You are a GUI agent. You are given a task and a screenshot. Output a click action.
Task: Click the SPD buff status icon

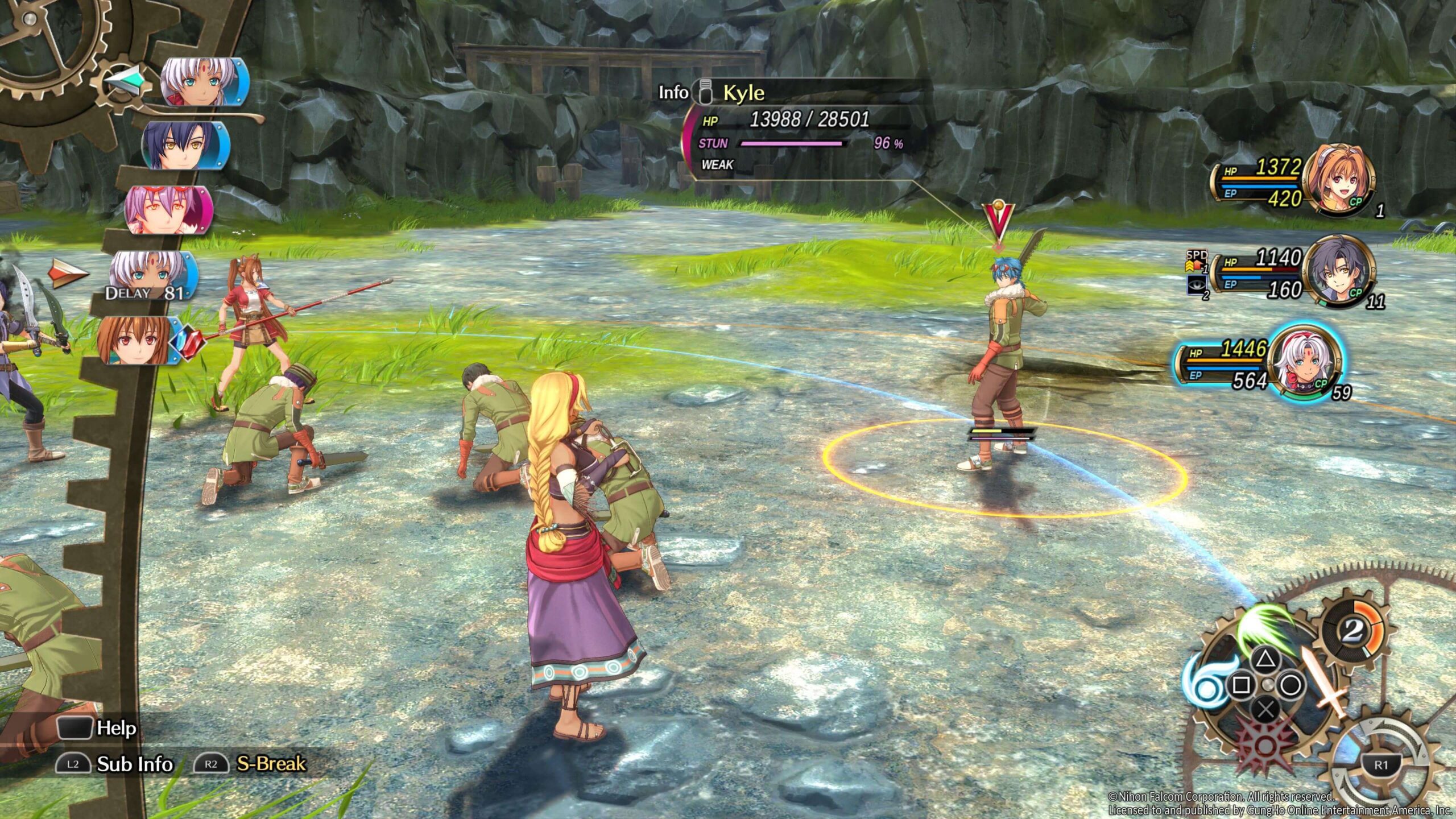[1196, 260]
